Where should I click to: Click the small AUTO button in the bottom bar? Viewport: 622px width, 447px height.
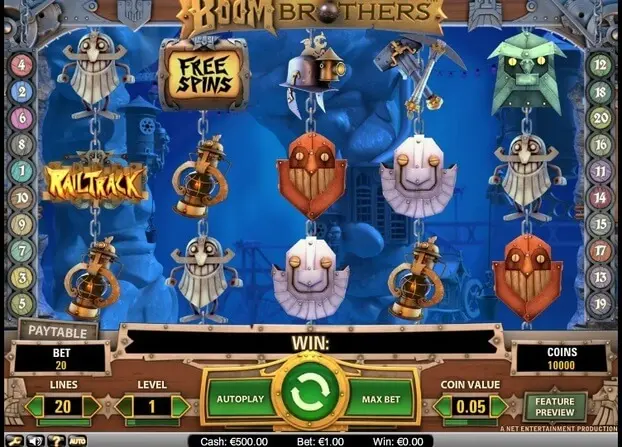(76, 440)
